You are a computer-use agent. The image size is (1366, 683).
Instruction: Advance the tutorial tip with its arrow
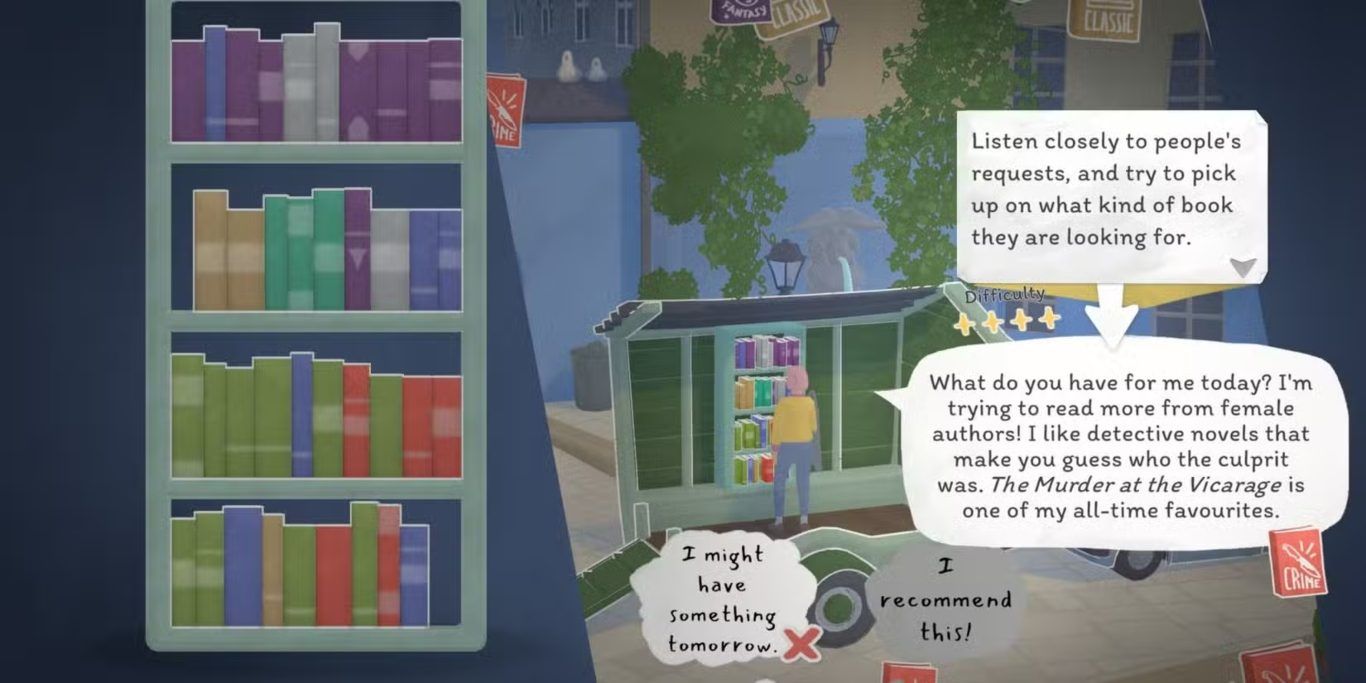tap(1242, 267)
